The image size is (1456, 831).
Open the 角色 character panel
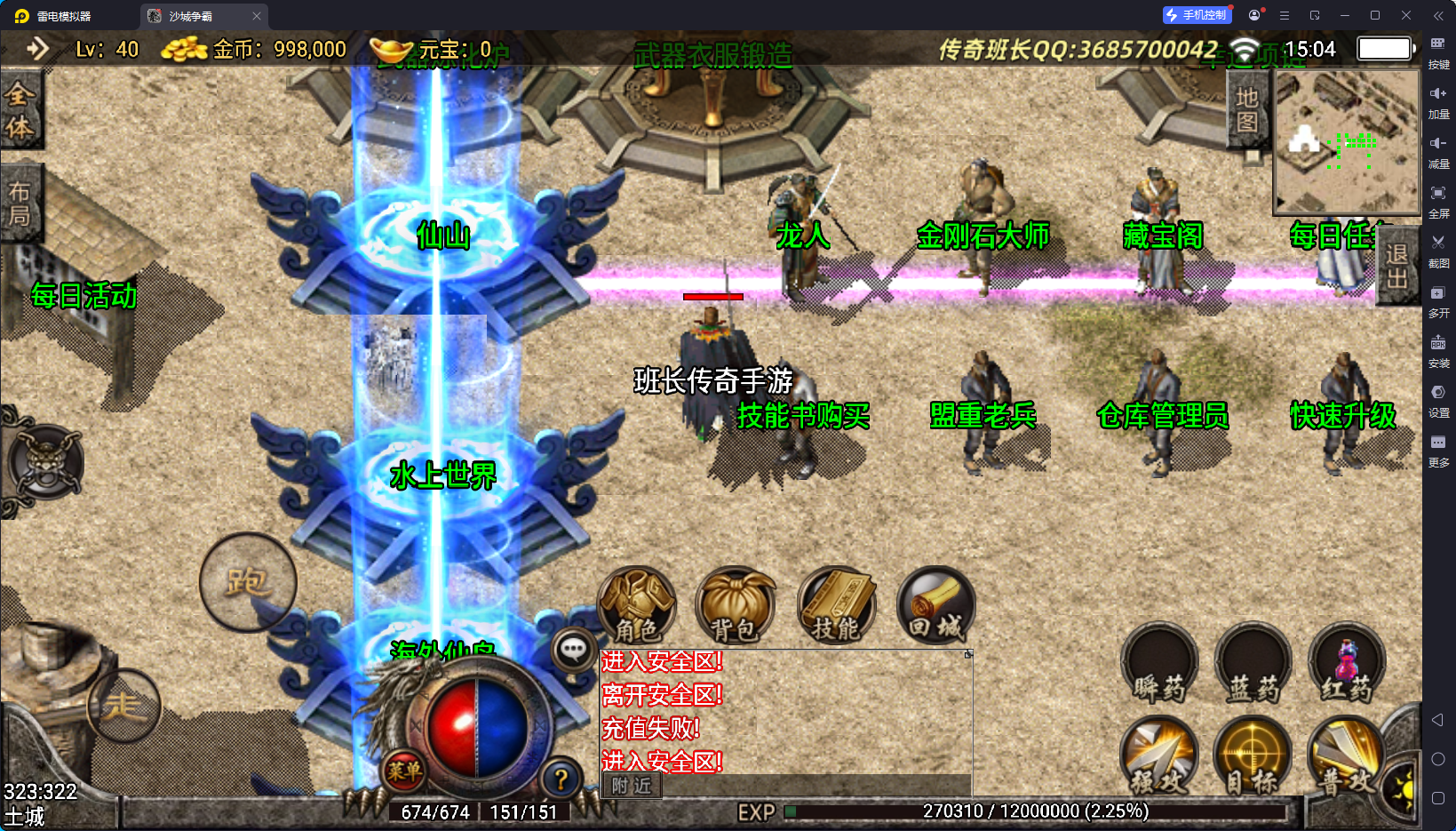(x=637, y=606)
